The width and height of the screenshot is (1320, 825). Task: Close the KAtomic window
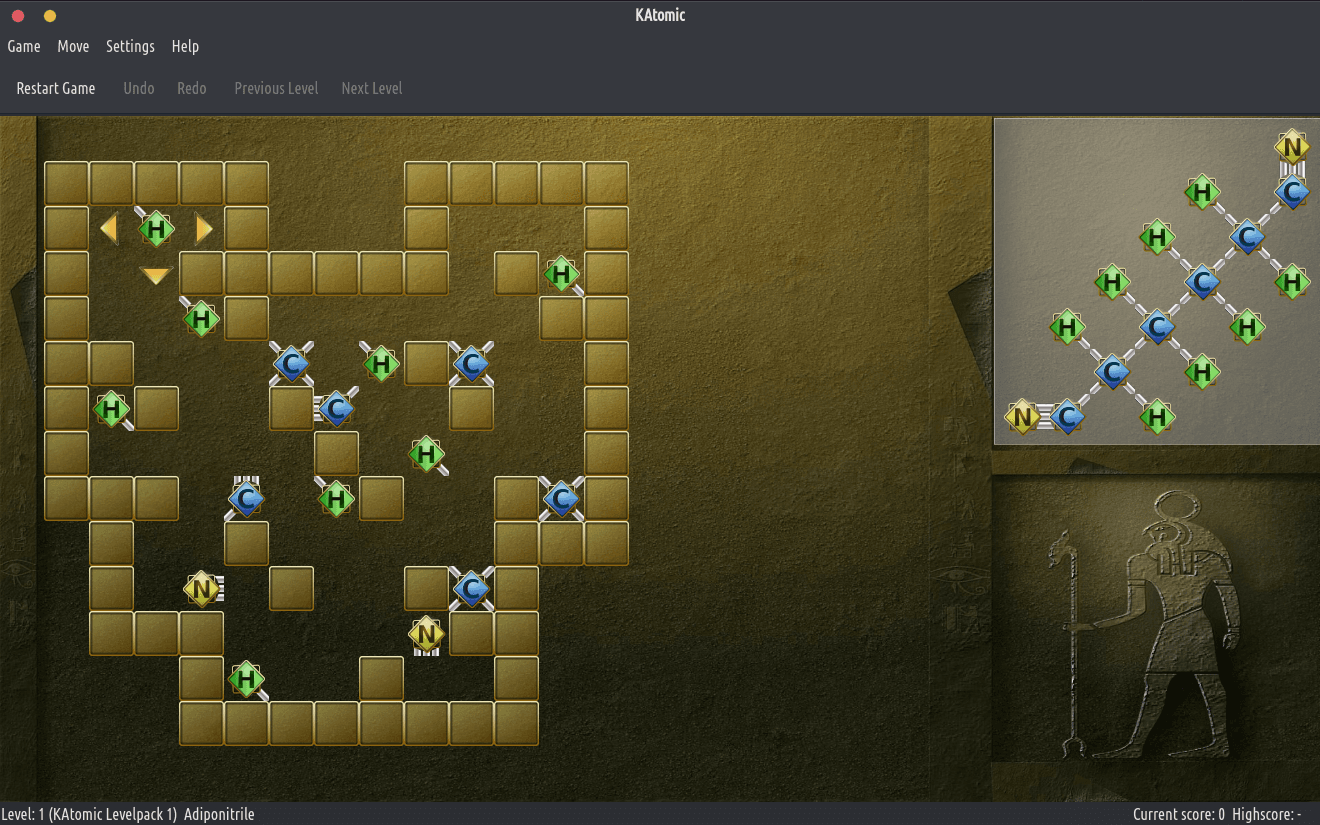pyautogui.click(x=18, y=16)
